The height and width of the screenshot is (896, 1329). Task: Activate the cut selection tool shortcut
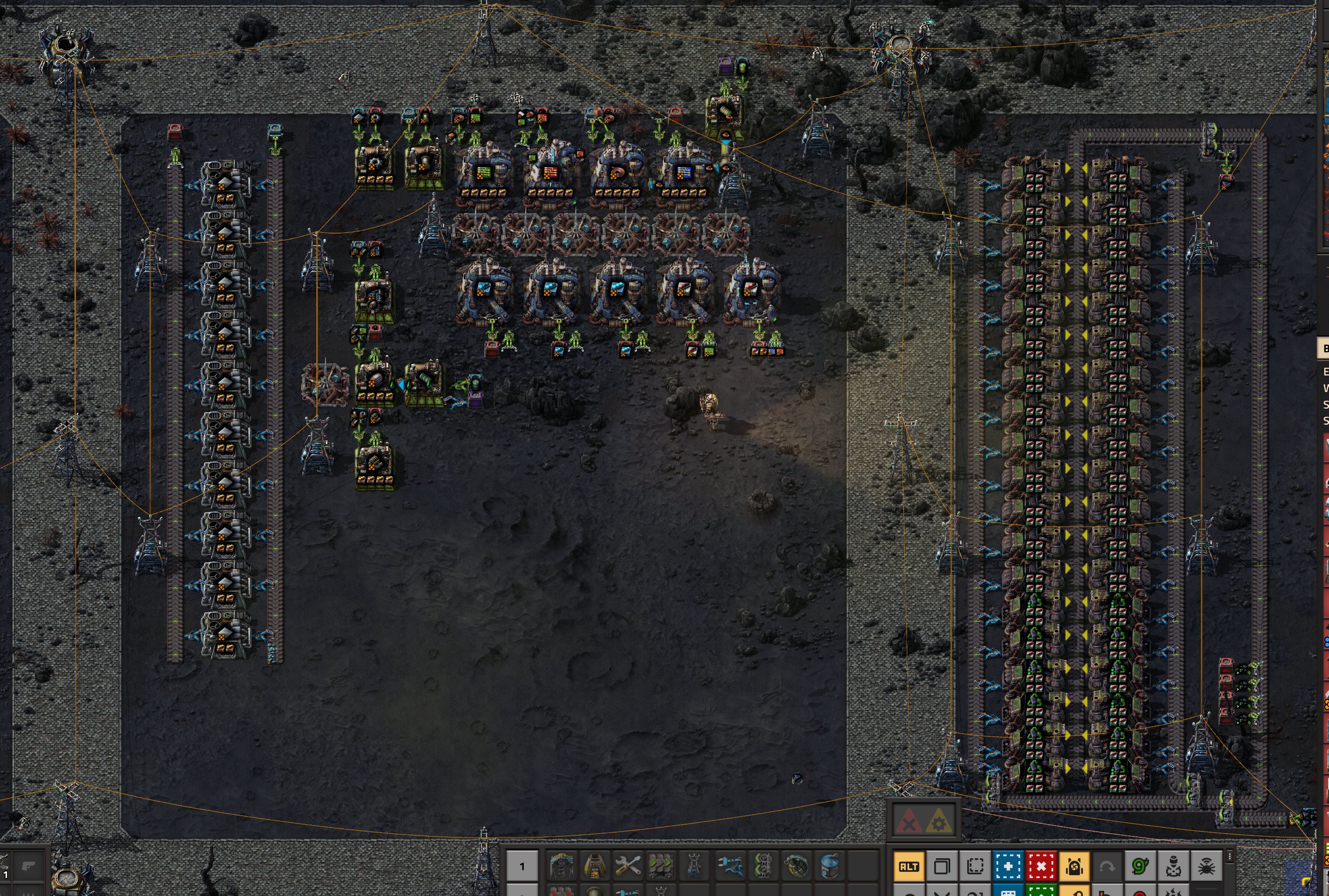click(x=975, y=866)
